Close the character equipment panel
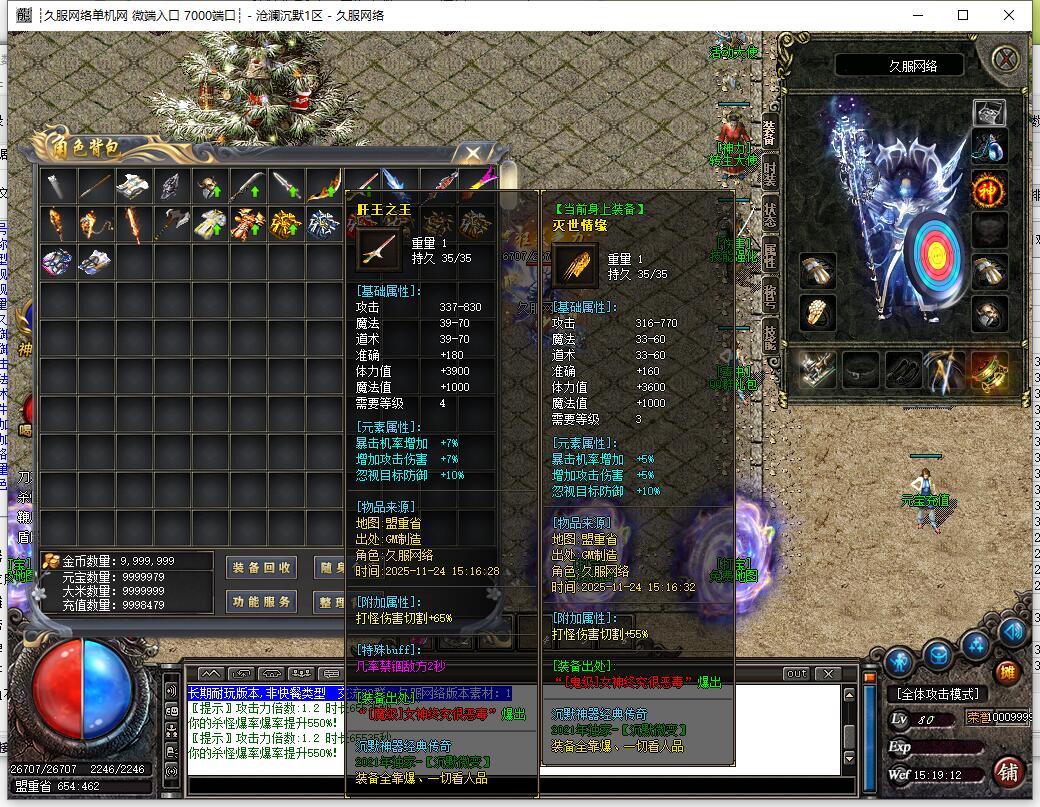Viewport: 1040px width, 807px height. pos(1005,58)
